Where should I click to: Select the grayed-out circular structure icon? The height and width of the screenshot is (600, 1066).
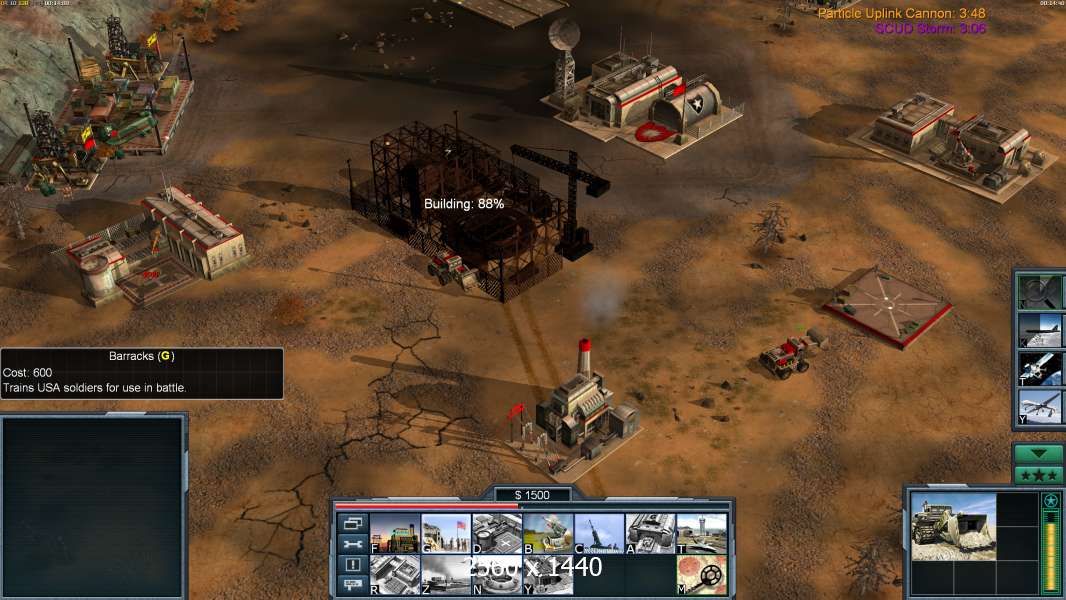pos(497,574)
